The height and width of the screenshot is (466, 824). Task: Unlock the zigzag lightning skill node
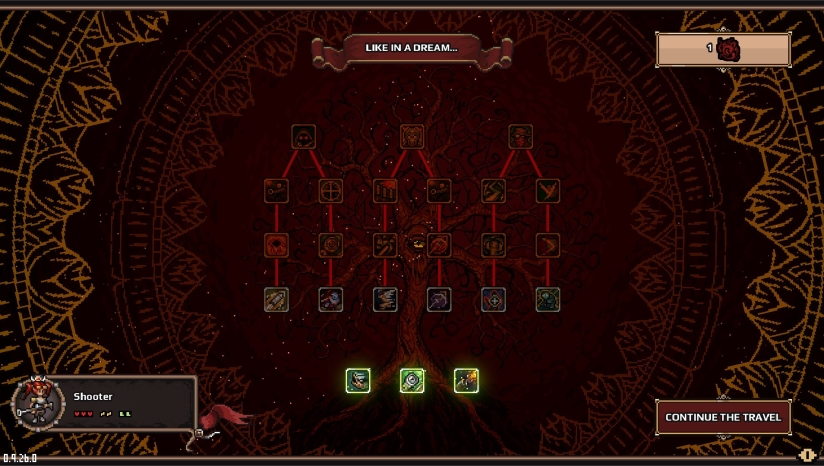pos(493,190)
